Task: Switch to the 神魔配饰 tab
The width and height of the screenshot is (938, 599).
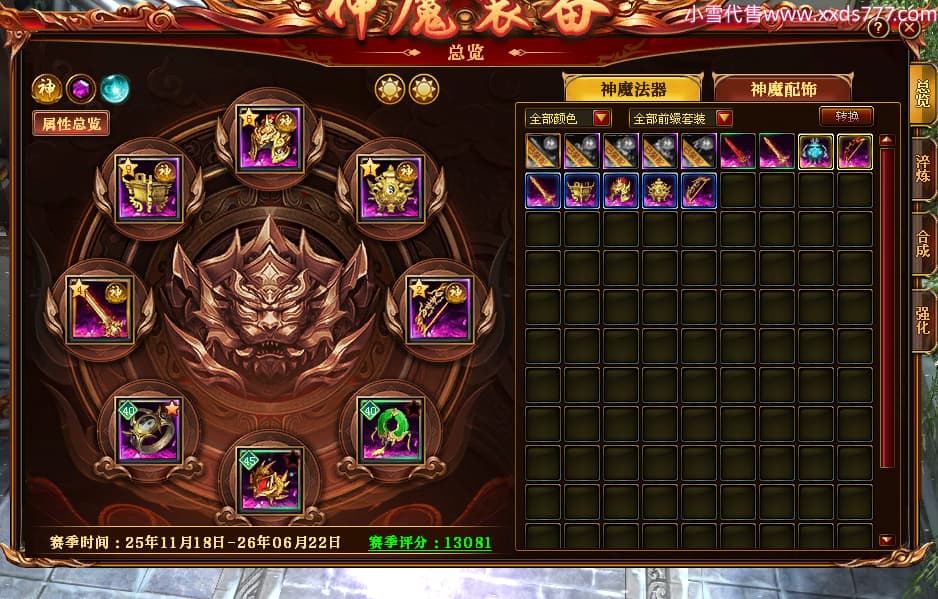Action: point(783,89)
